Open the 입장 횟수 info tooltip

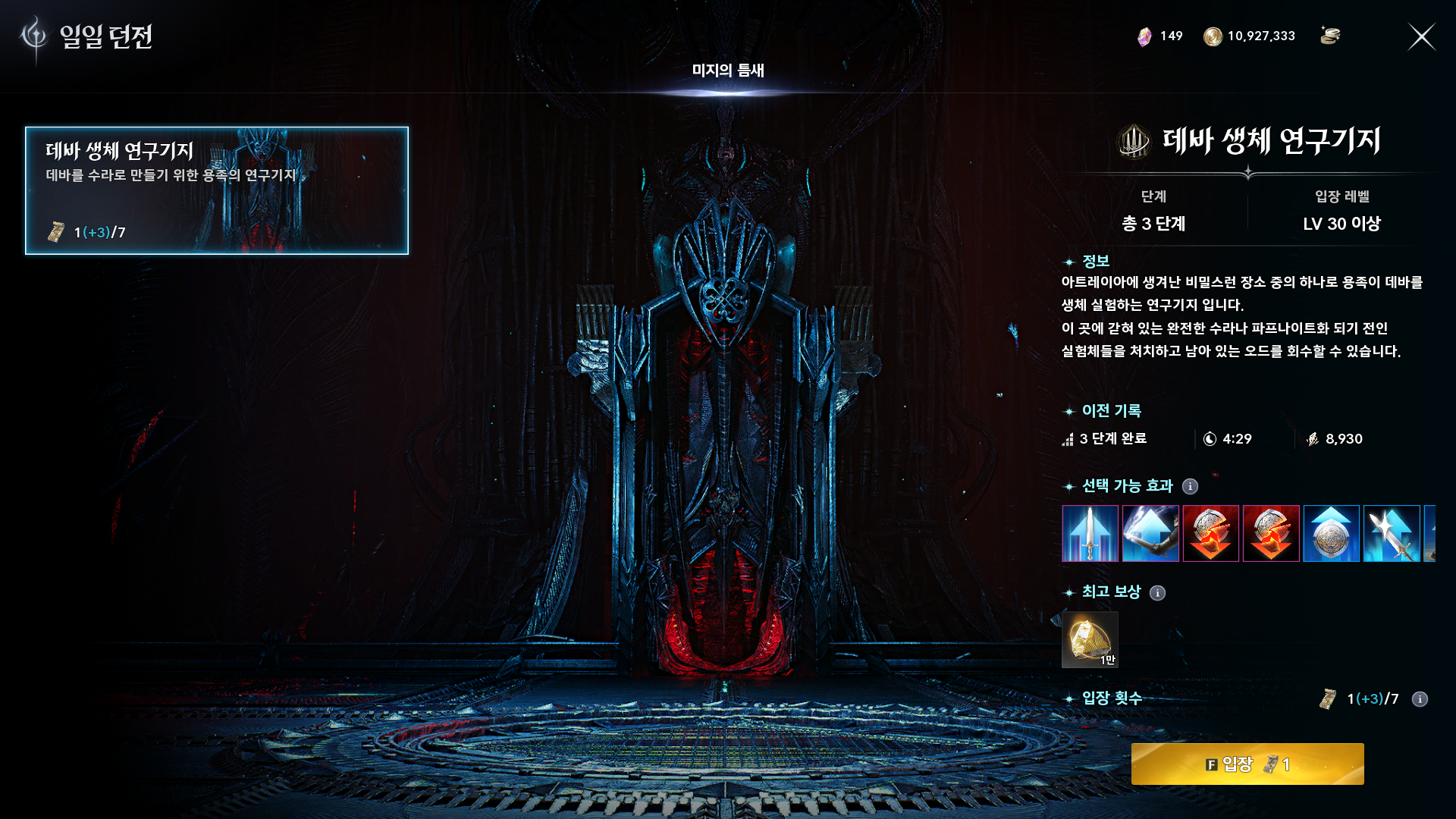click(1420, 699)
